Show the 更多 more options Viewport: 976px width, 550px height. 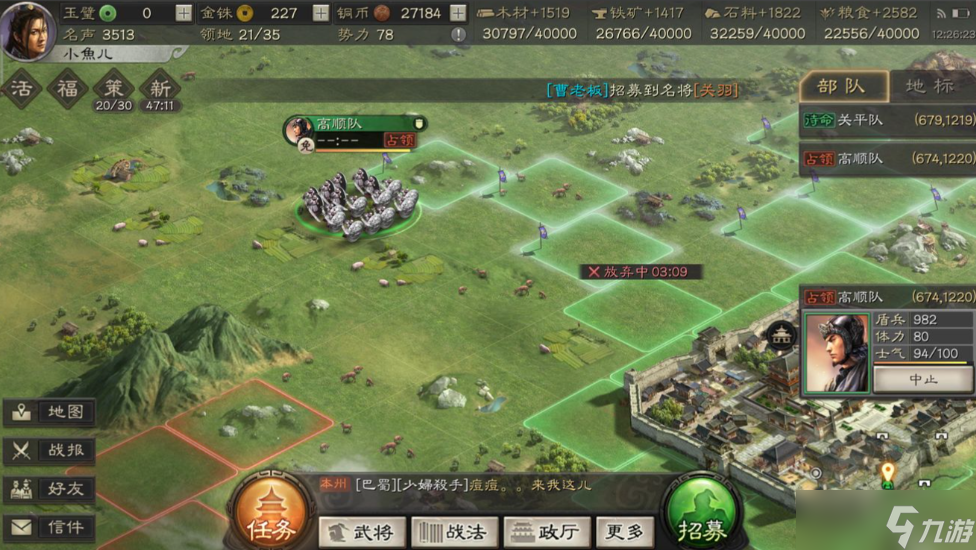(625, 531)
